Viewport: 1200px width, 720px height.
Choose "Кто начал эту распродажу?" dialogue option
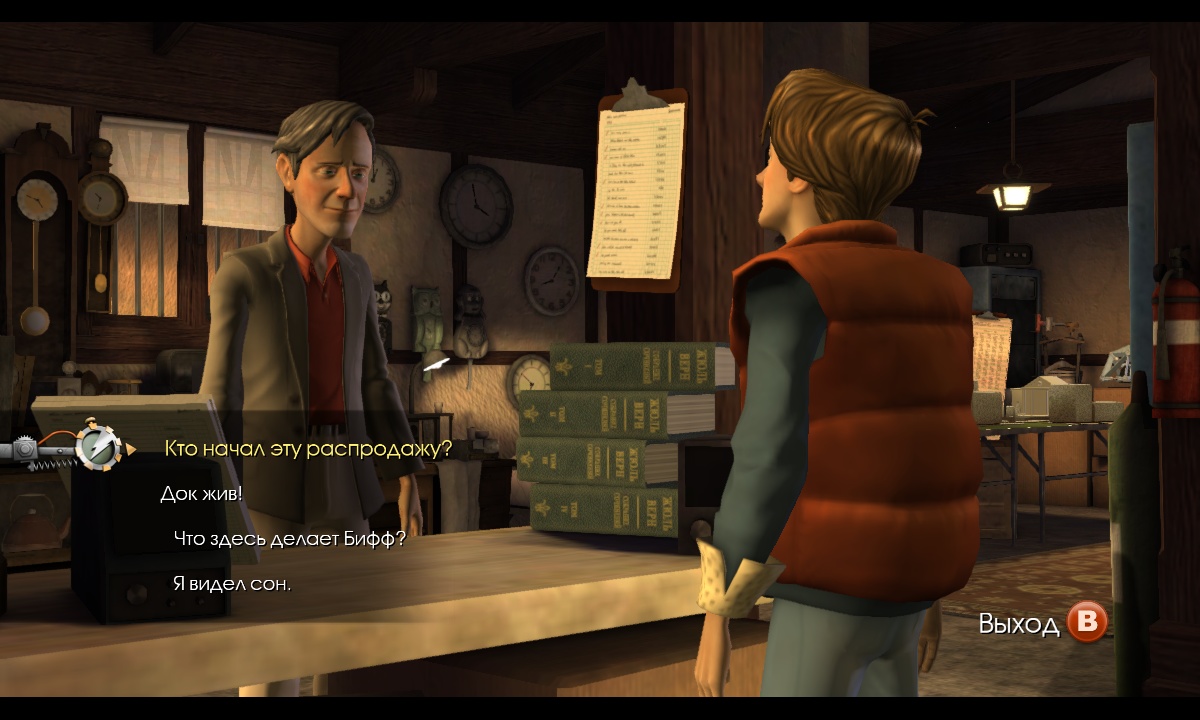[x=308, y=449]
